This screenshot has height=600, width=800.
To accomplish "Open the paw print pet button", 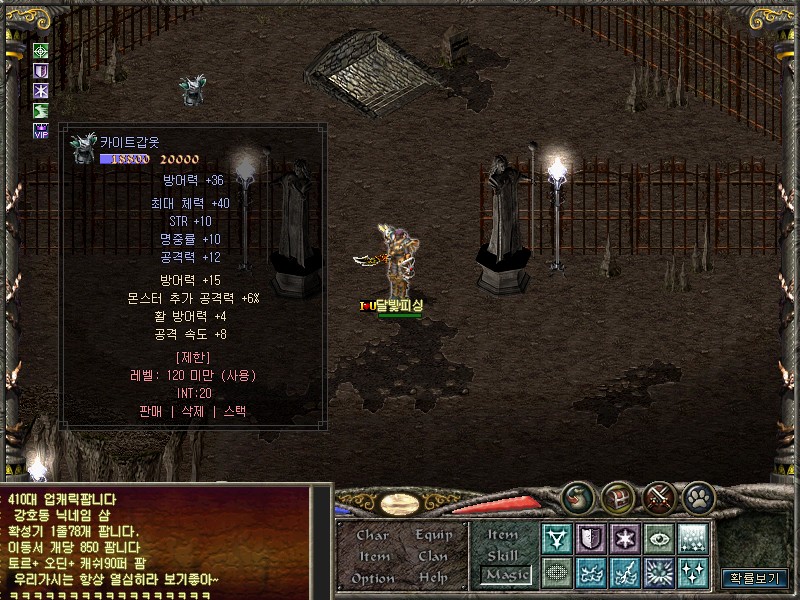I will (698, 497).
